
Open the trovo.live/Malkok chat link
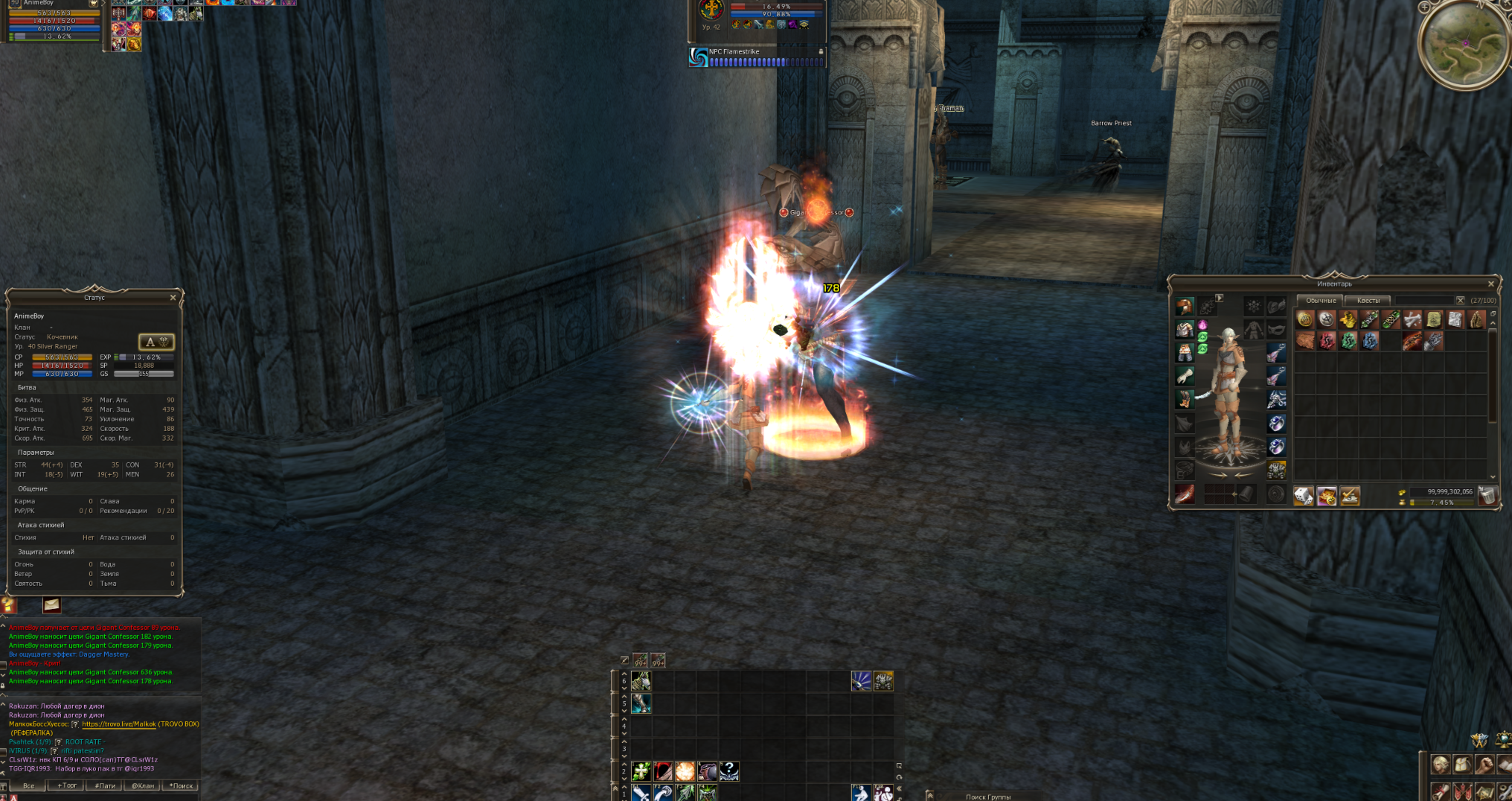119,724
